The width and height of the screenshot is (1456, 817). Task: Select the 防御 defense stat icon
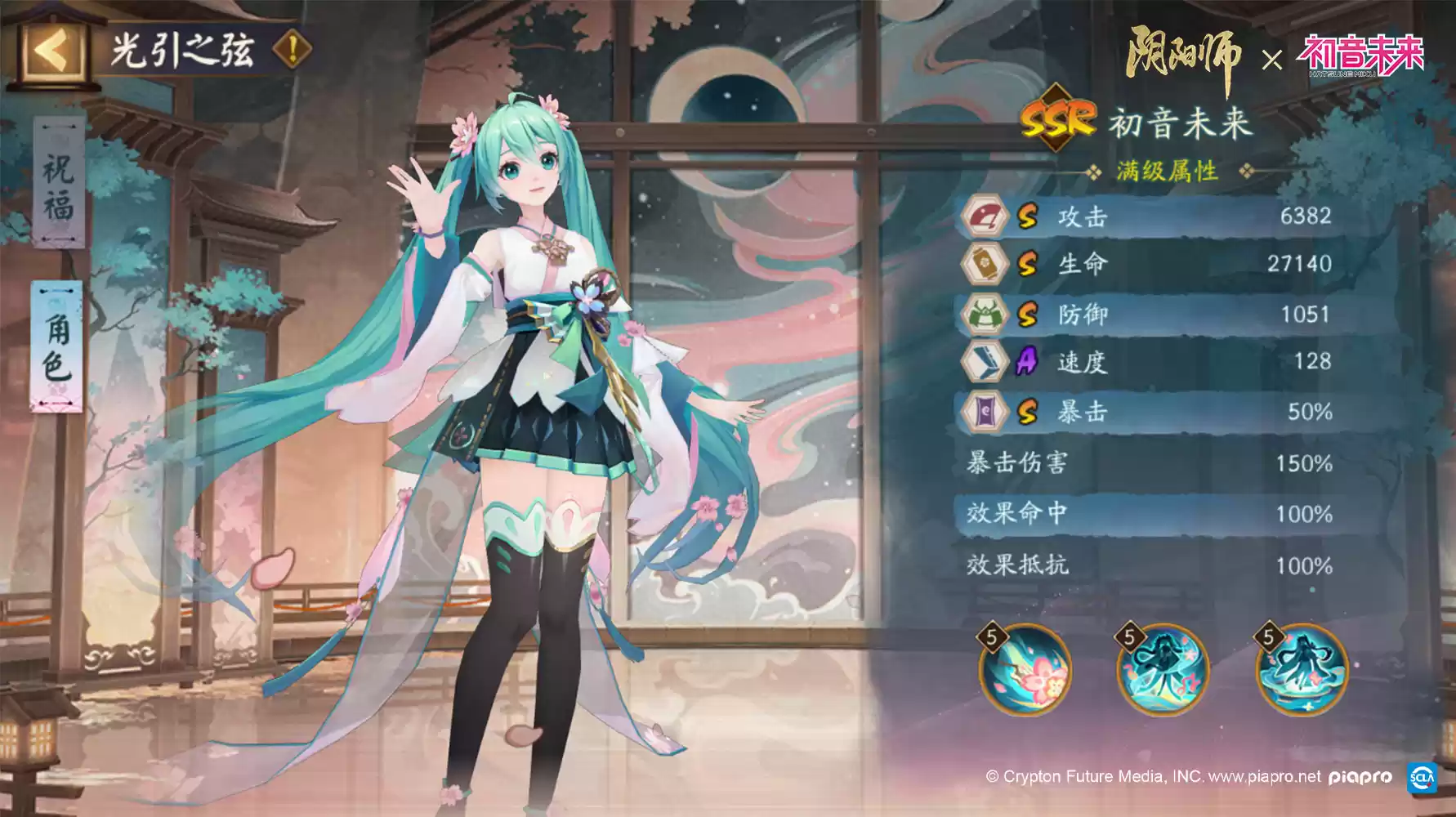[988, 314]
